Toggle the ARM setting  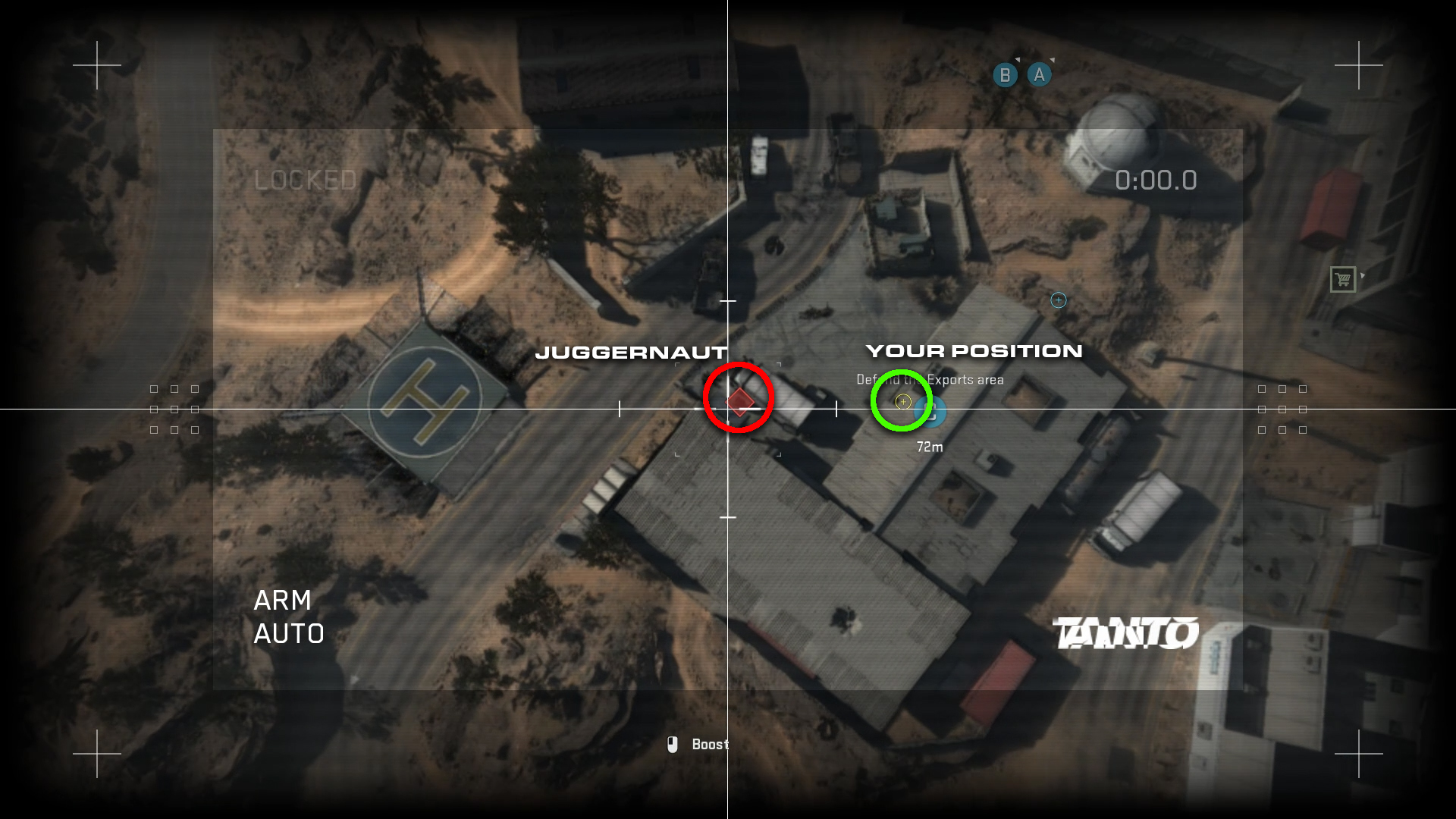click(x=283, y=601)
